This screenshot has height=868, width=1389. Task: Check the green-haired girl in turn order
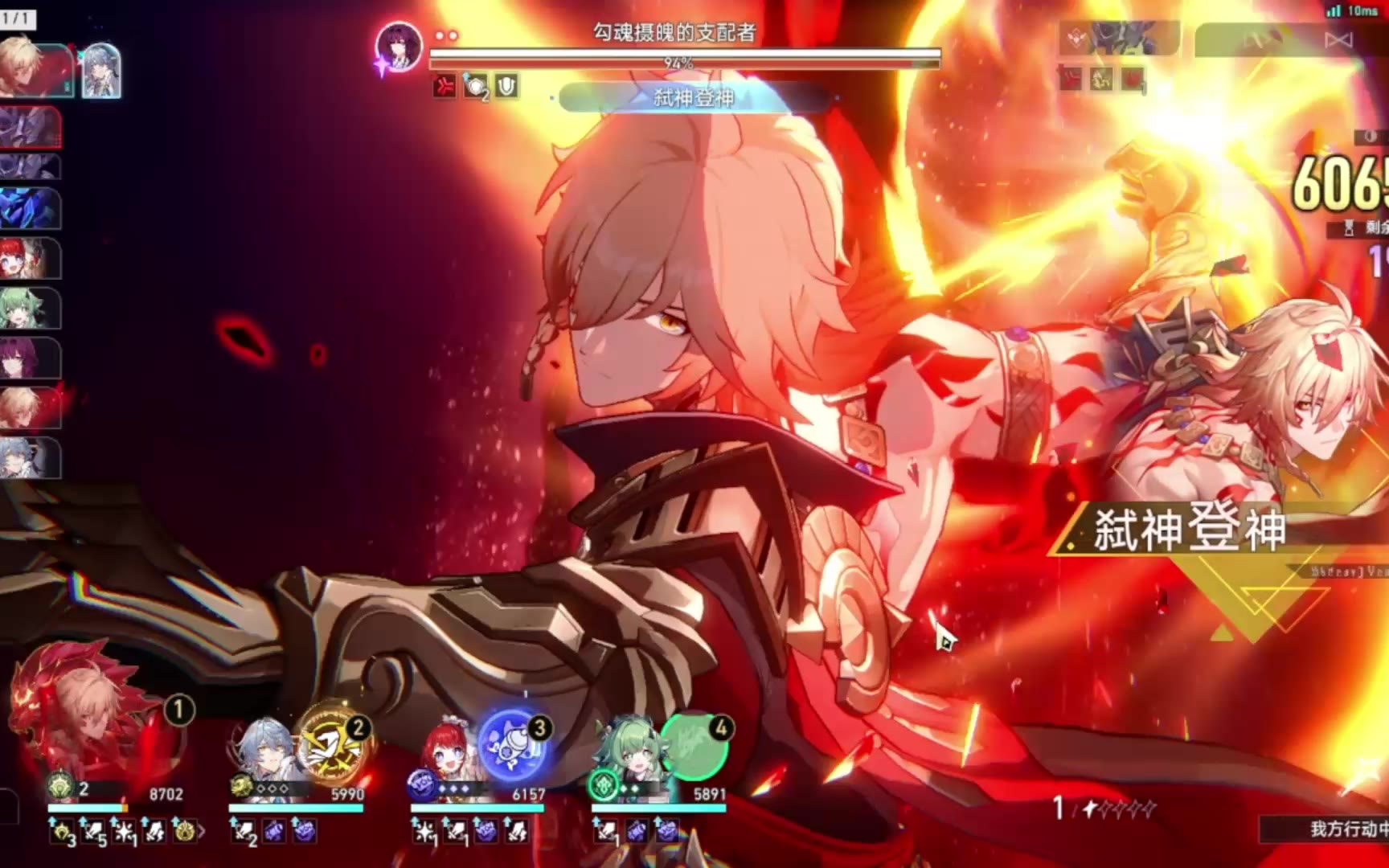point(30,309)
